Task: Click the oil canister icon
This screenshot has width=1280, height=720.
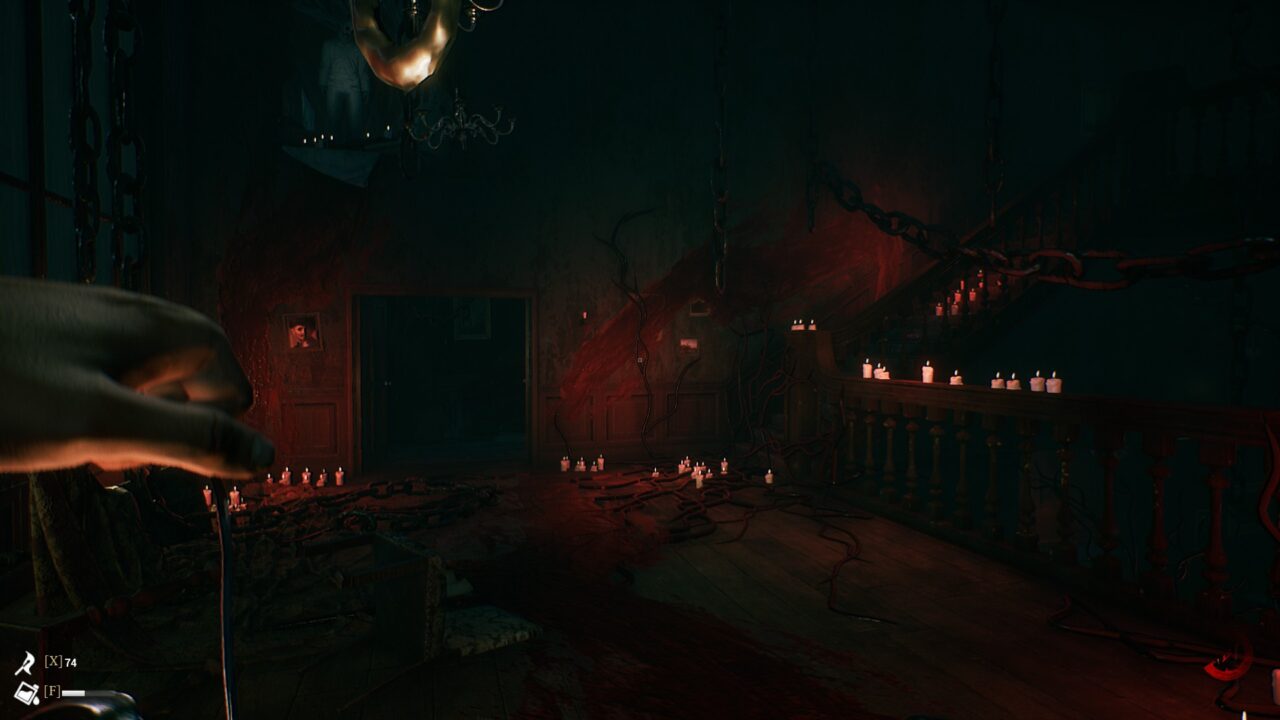Action: [x=26, y=692]
